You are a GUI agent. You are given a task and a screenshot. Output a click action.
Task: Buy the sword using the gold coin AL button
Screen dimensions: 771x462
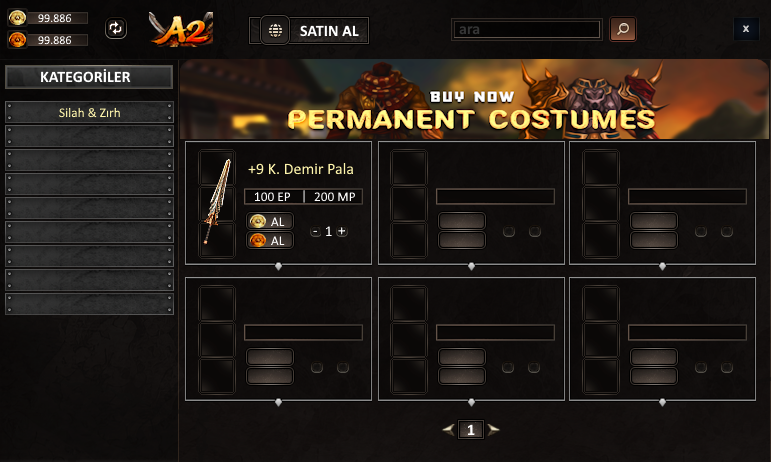click(x=270, y=221)
